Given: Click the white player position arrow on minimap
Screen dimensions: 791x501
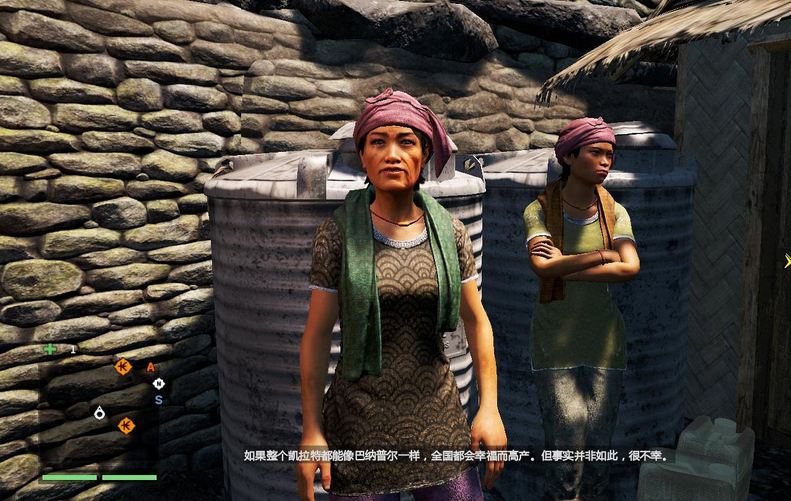Looking at the screenshot, I should [x=99, y=412].
